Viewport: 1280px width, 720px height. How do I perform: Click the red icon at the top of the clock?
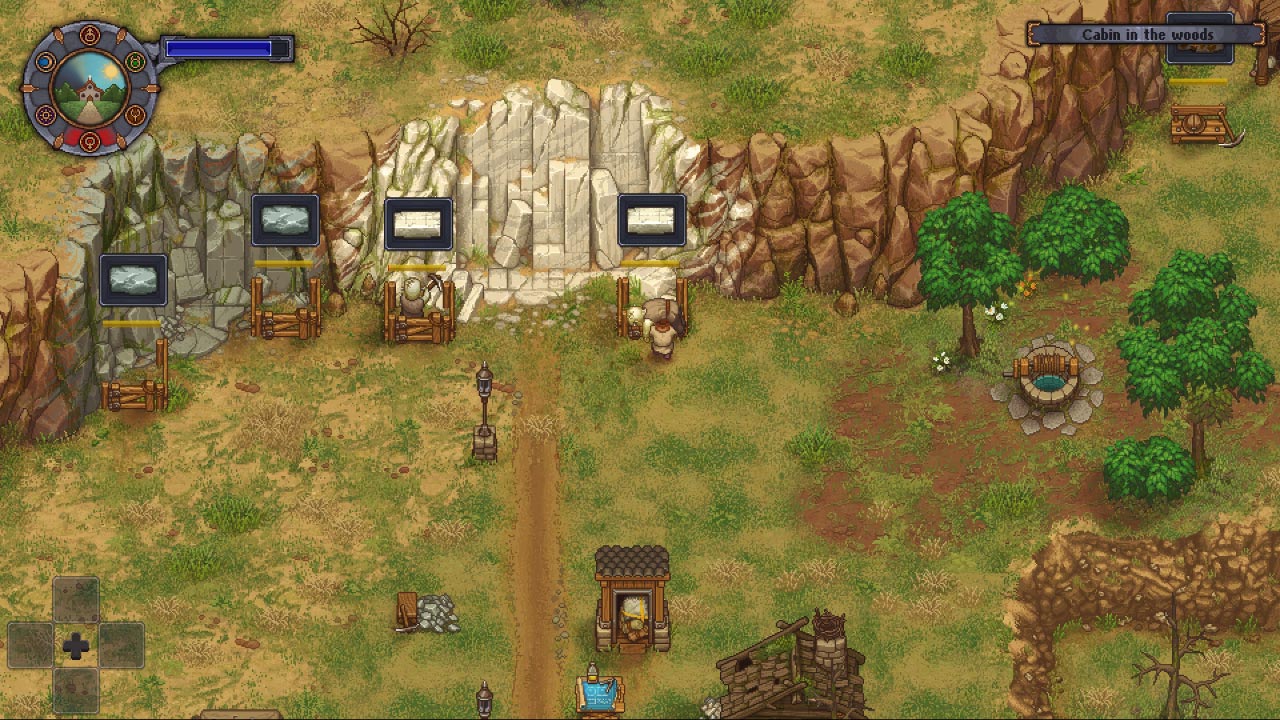[x=89, y=35]
